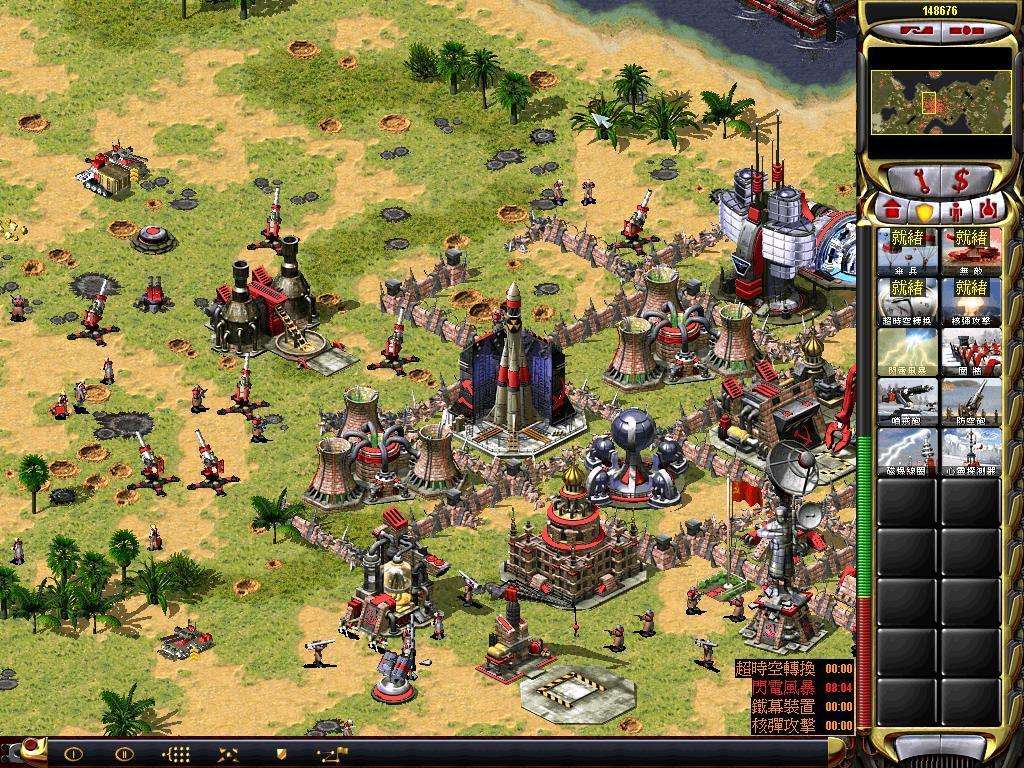Select the Psychic Sensor (心靈探測器) icon
Viewport: 1024px width, 768px height.
point(971,451)
